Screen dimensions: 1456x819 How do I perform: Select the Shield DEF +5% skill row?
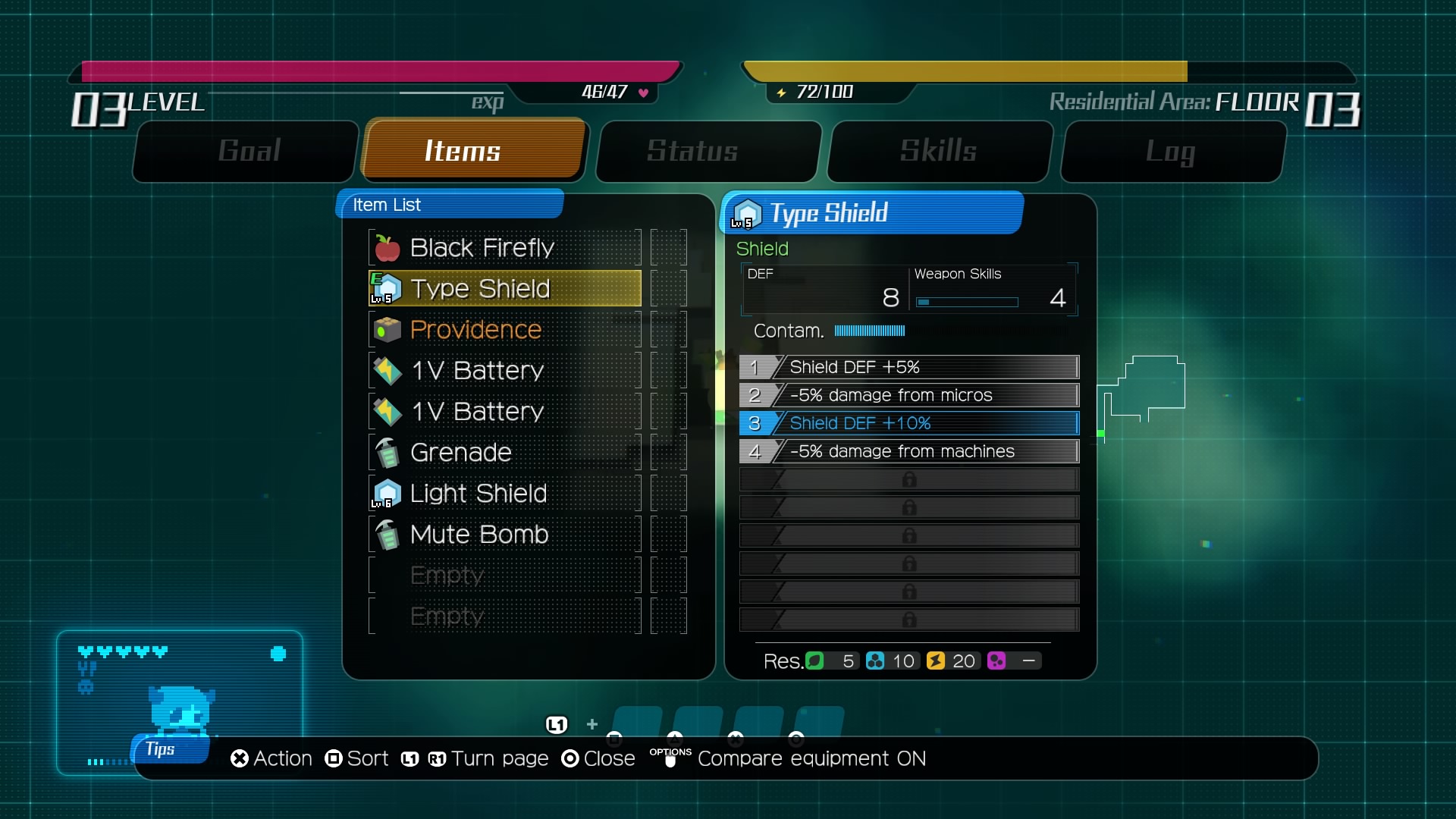[x=908, y=367]
